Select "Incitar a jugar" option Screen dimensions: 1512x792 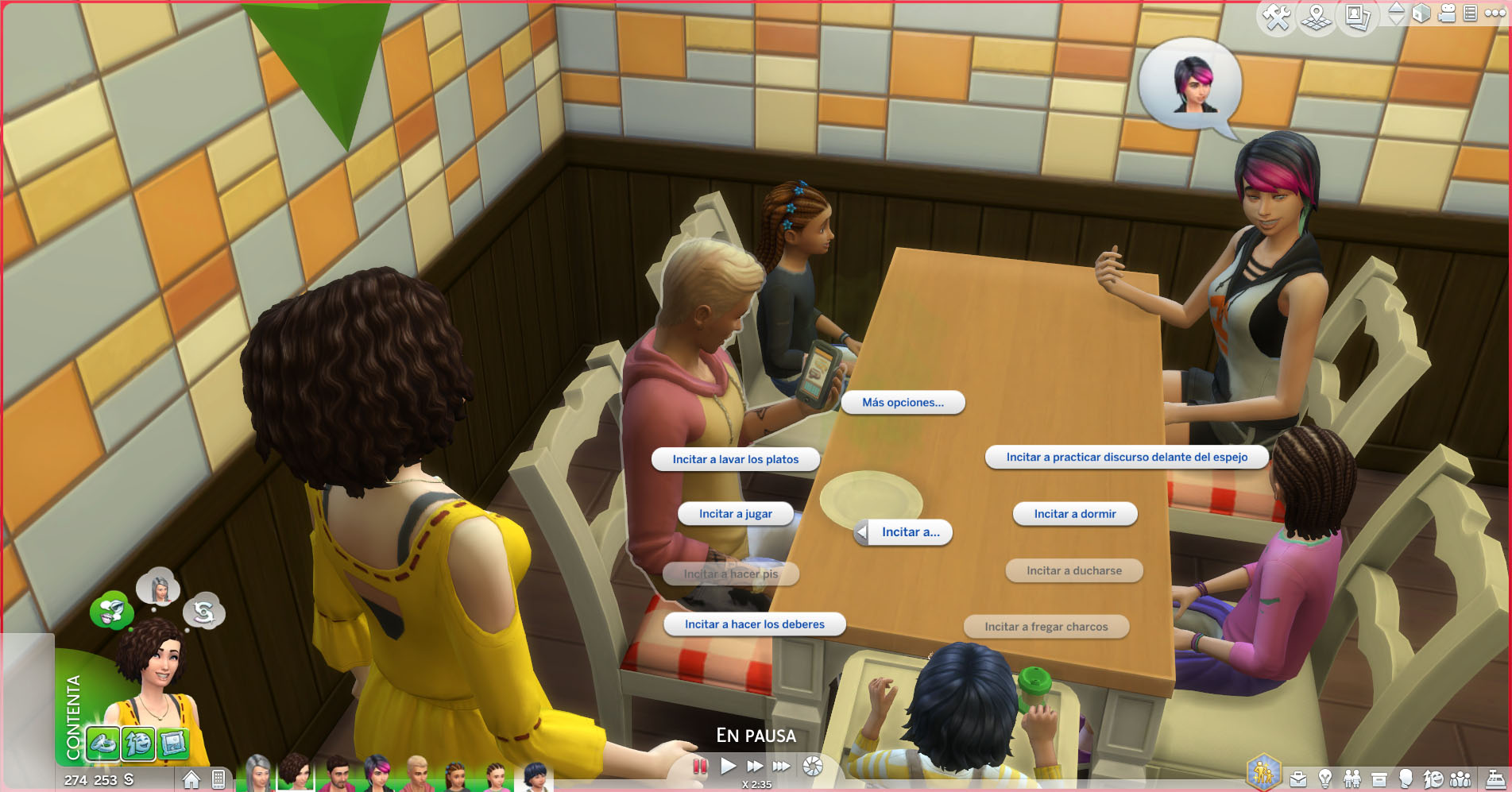[x=735, y=514]
